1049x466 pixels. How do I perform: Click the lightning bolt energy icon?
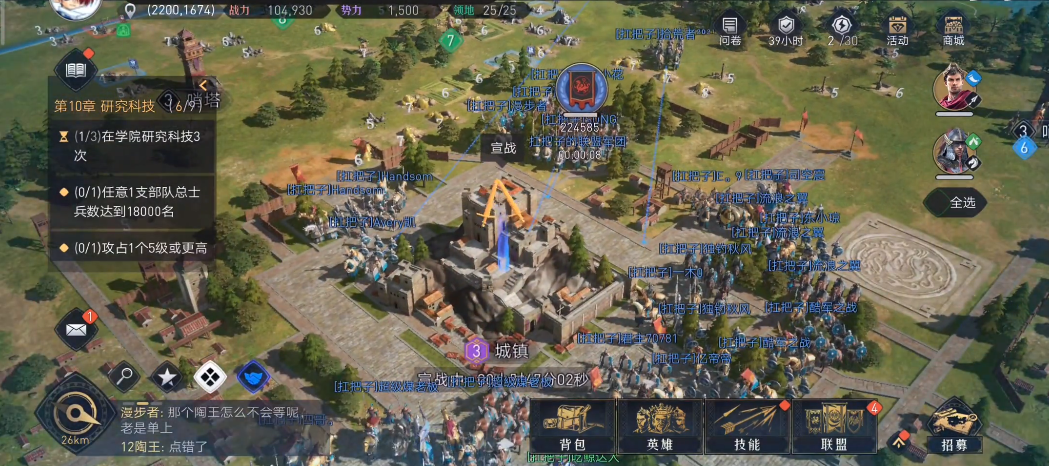tap(842, 28)
